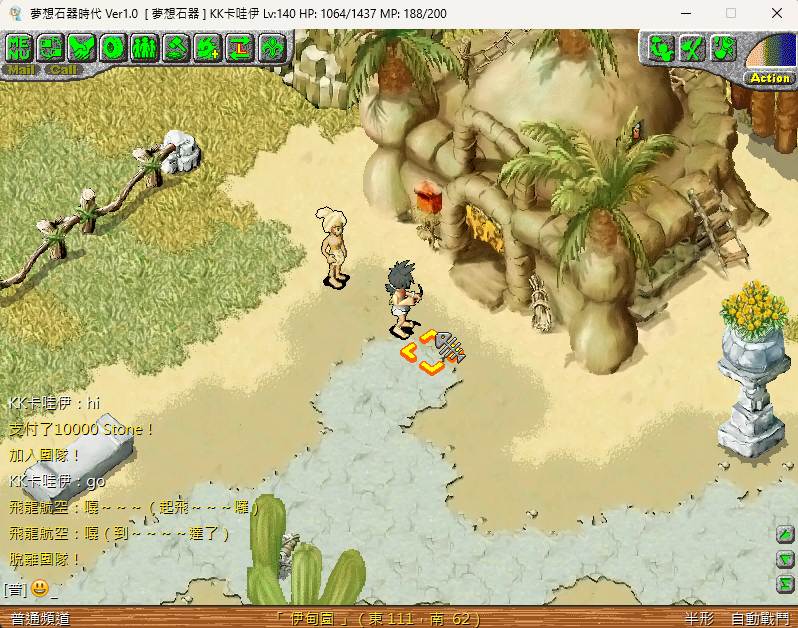Screen dimensions: 798x628
Task: Open the smiley emoji in chat input
Action: click(x=39, y=588)
